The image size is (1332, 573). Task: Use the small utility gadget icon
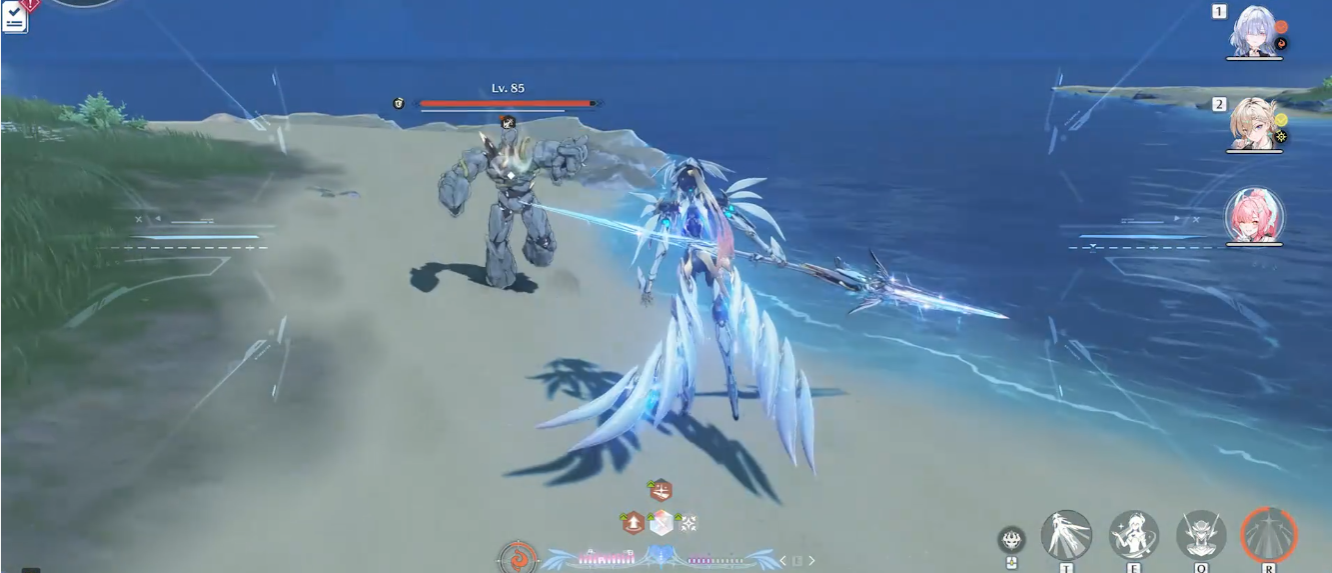pos(1011,540)
